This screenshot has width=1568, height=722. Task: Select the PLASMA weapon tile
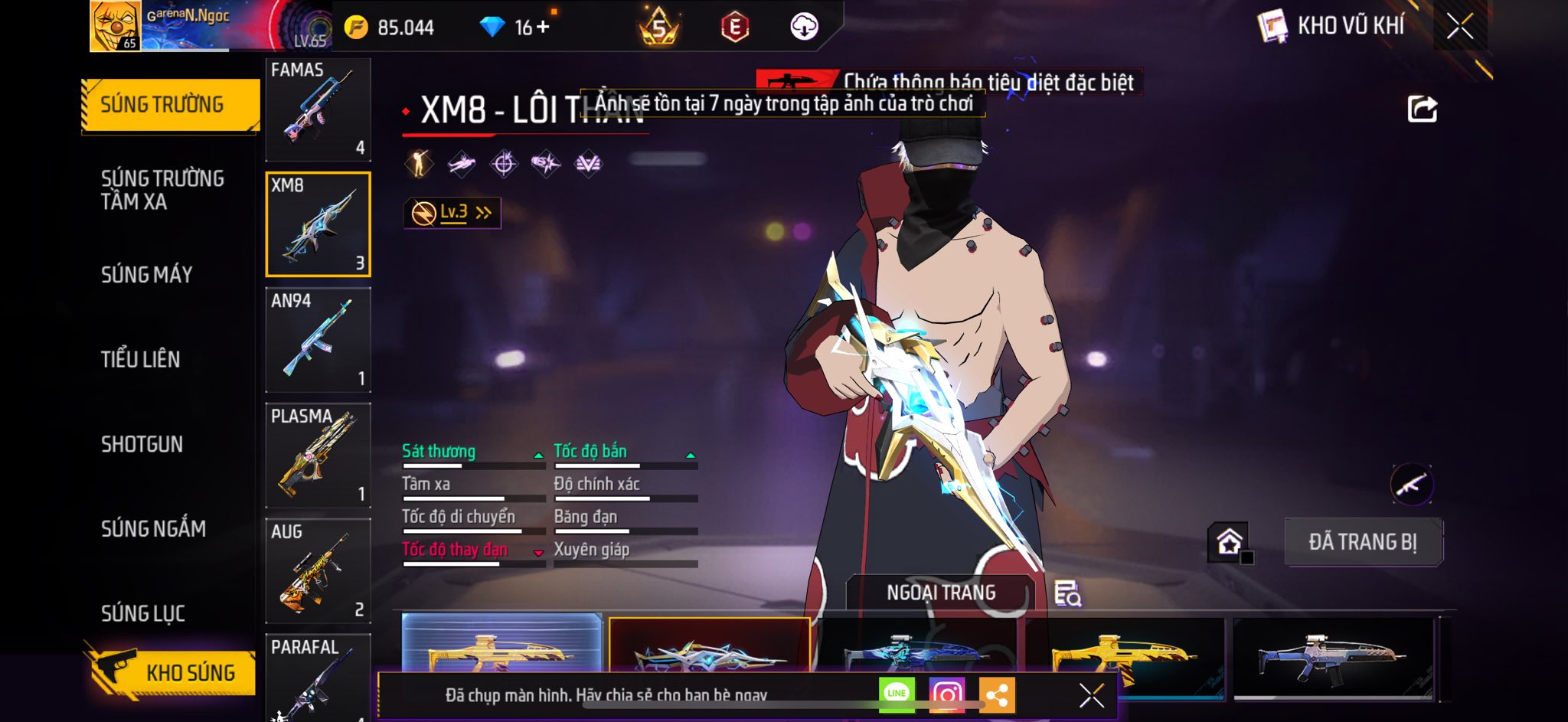point(318,456)
